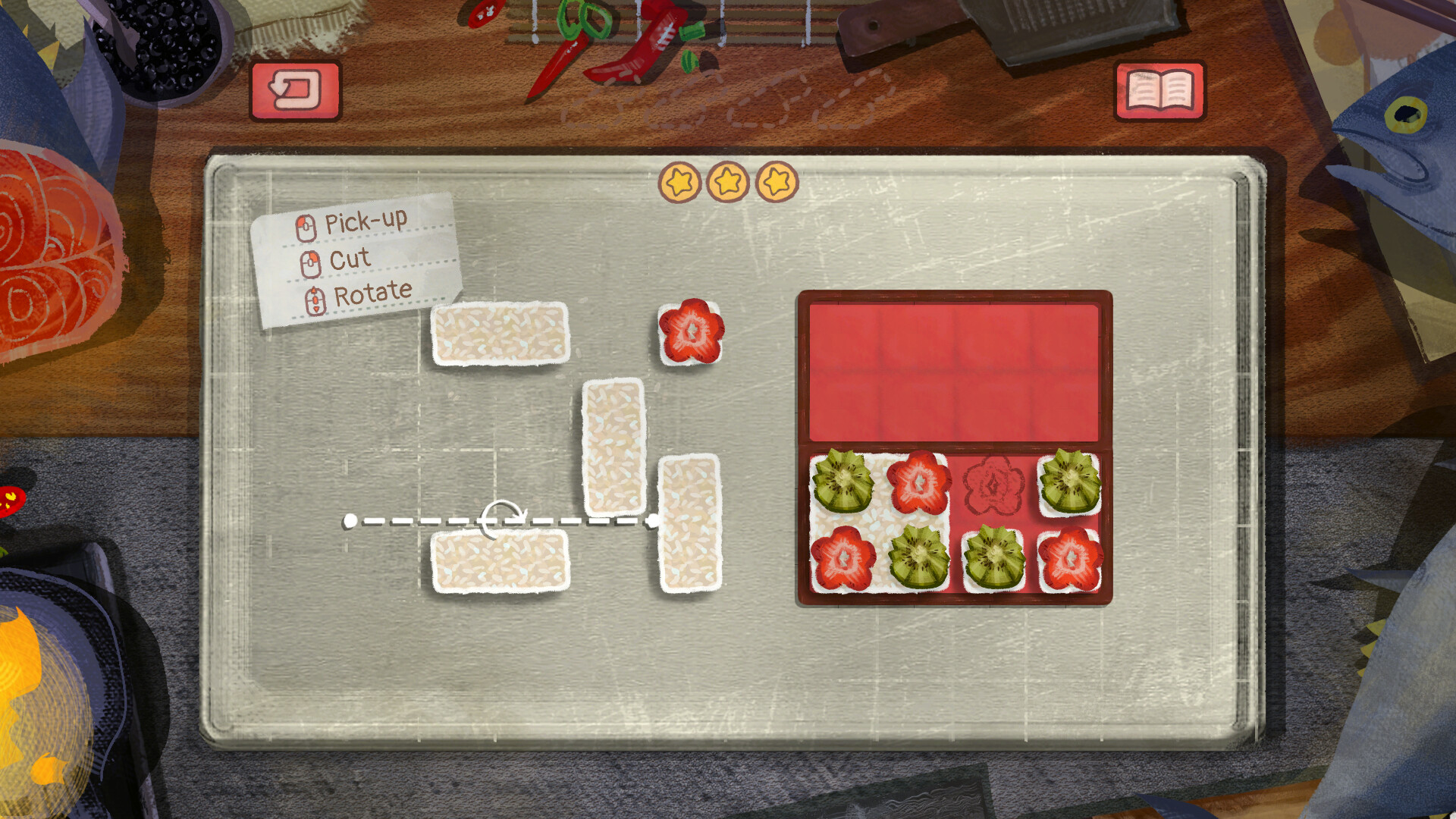The height and width of the screenshot is (819, 1456).
Task: Select the first star above the board
Action: 681,182
